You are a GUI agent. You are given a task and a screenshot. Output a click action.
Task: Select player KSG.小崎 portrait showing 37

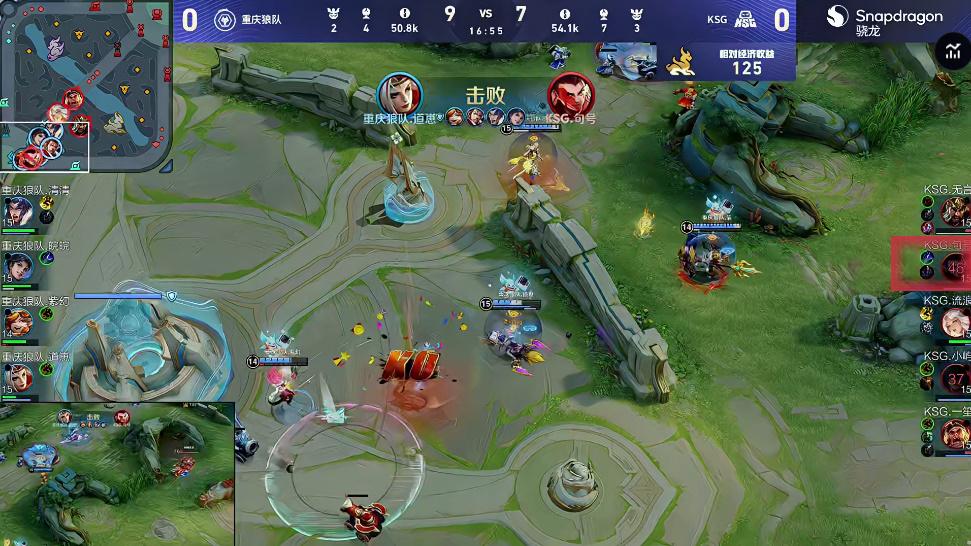click(953, 378)
